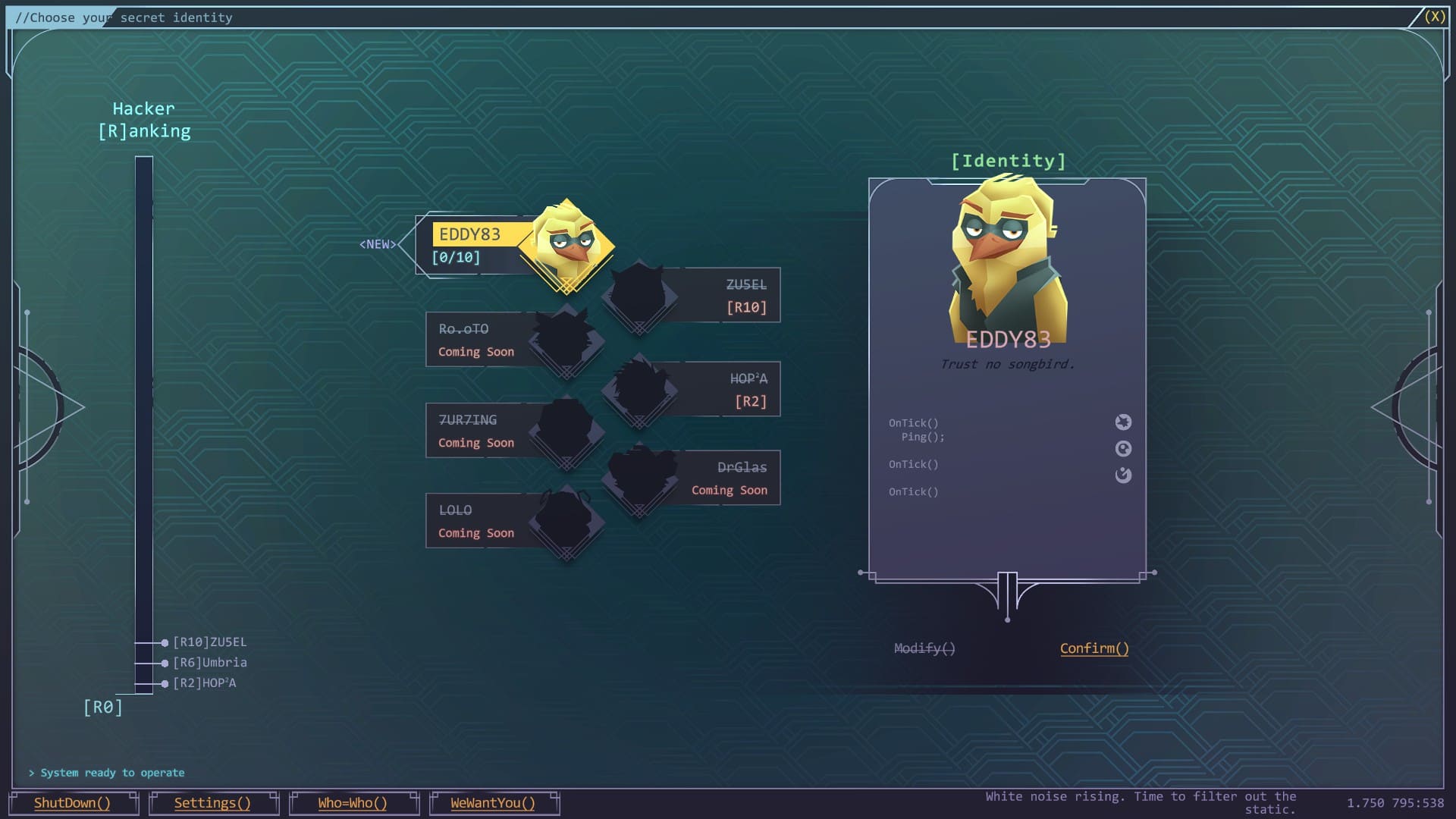Viewport: 1456px width, 819px height.
Task: Open the Who=Who() screen
Action: (353, 803)
